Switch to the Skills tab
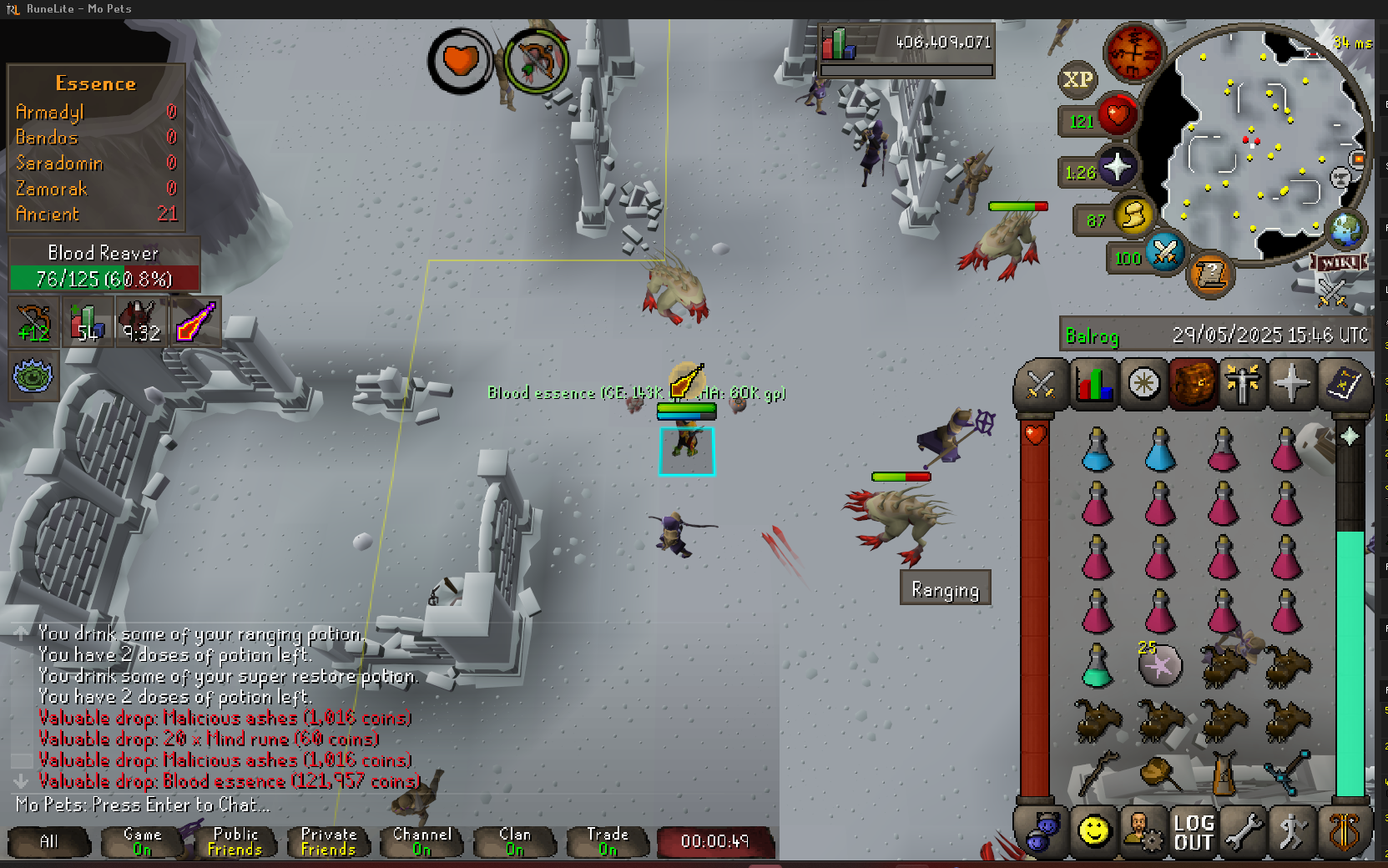This screenshot has height=868, width=1388. click(x=1093, y=385)
